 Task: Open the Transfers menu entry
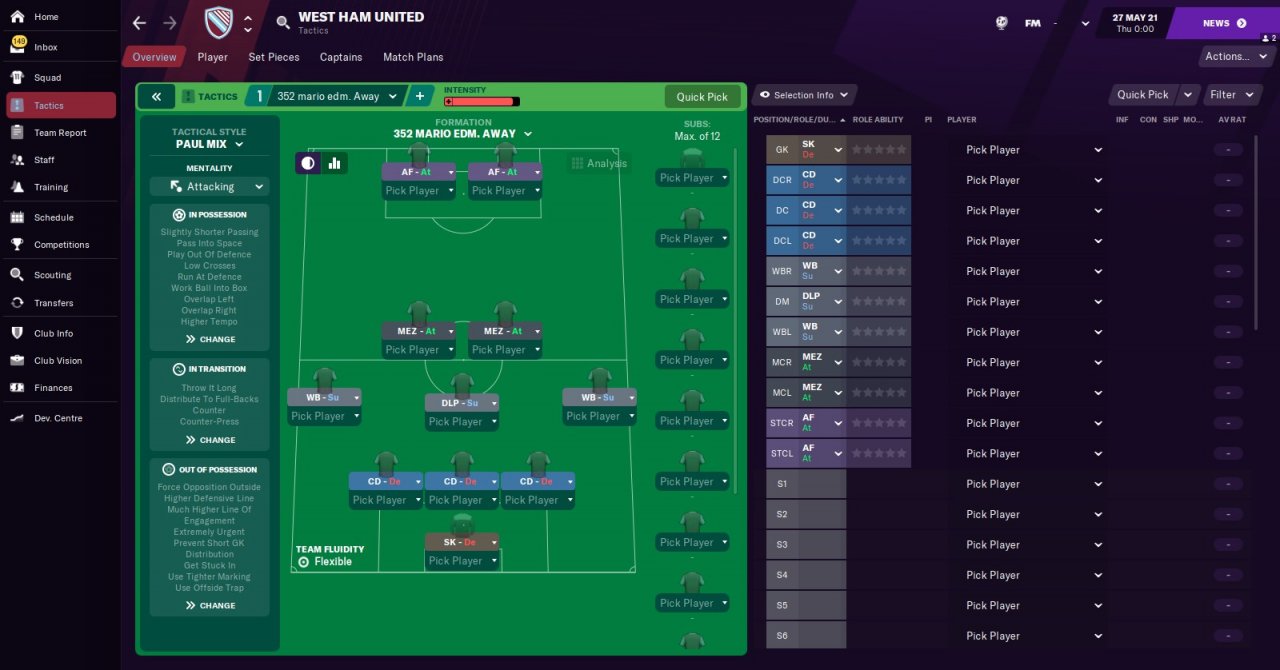click(53, 303)
